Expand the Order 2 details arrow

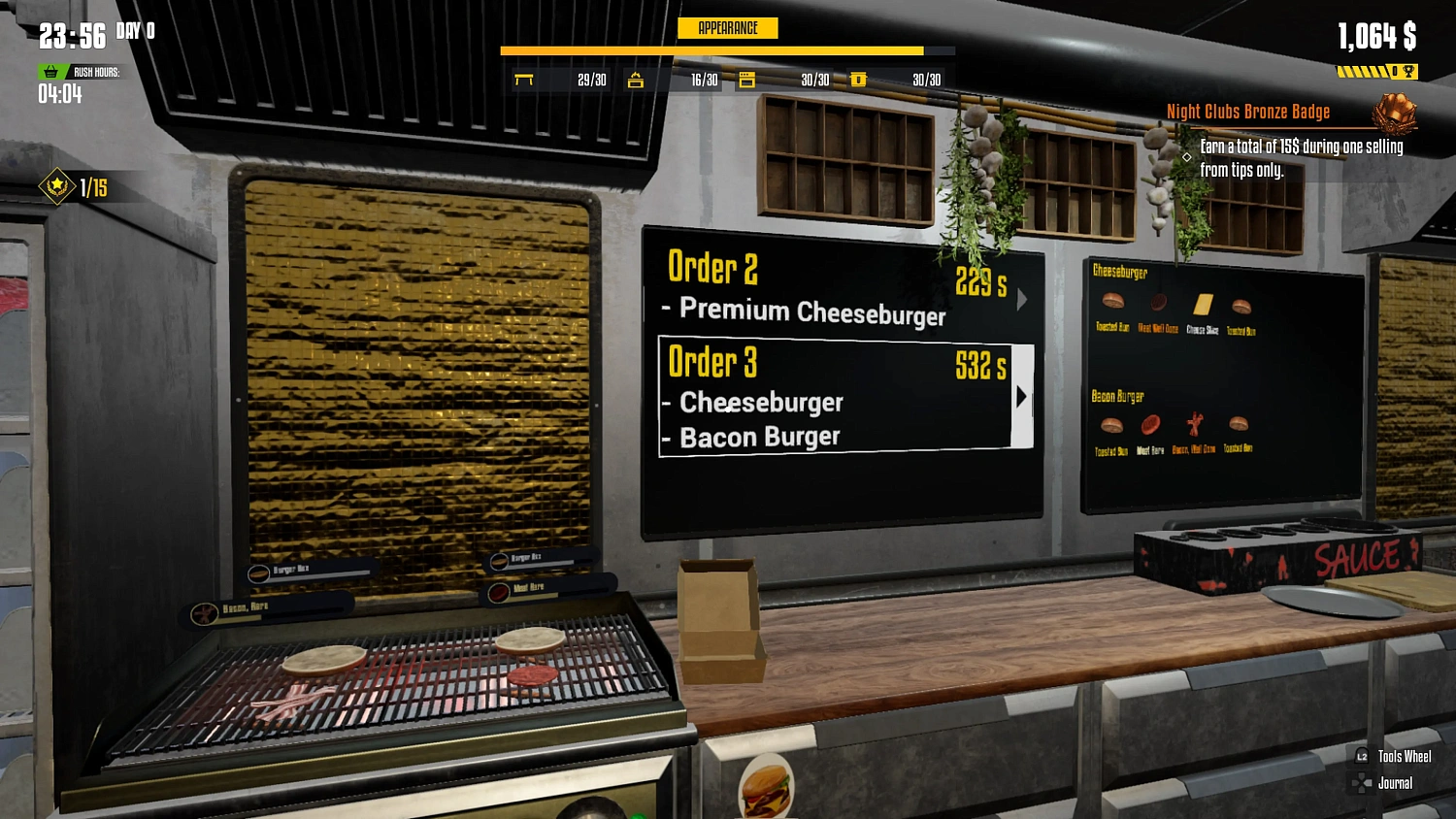(x=1021, y=300)
